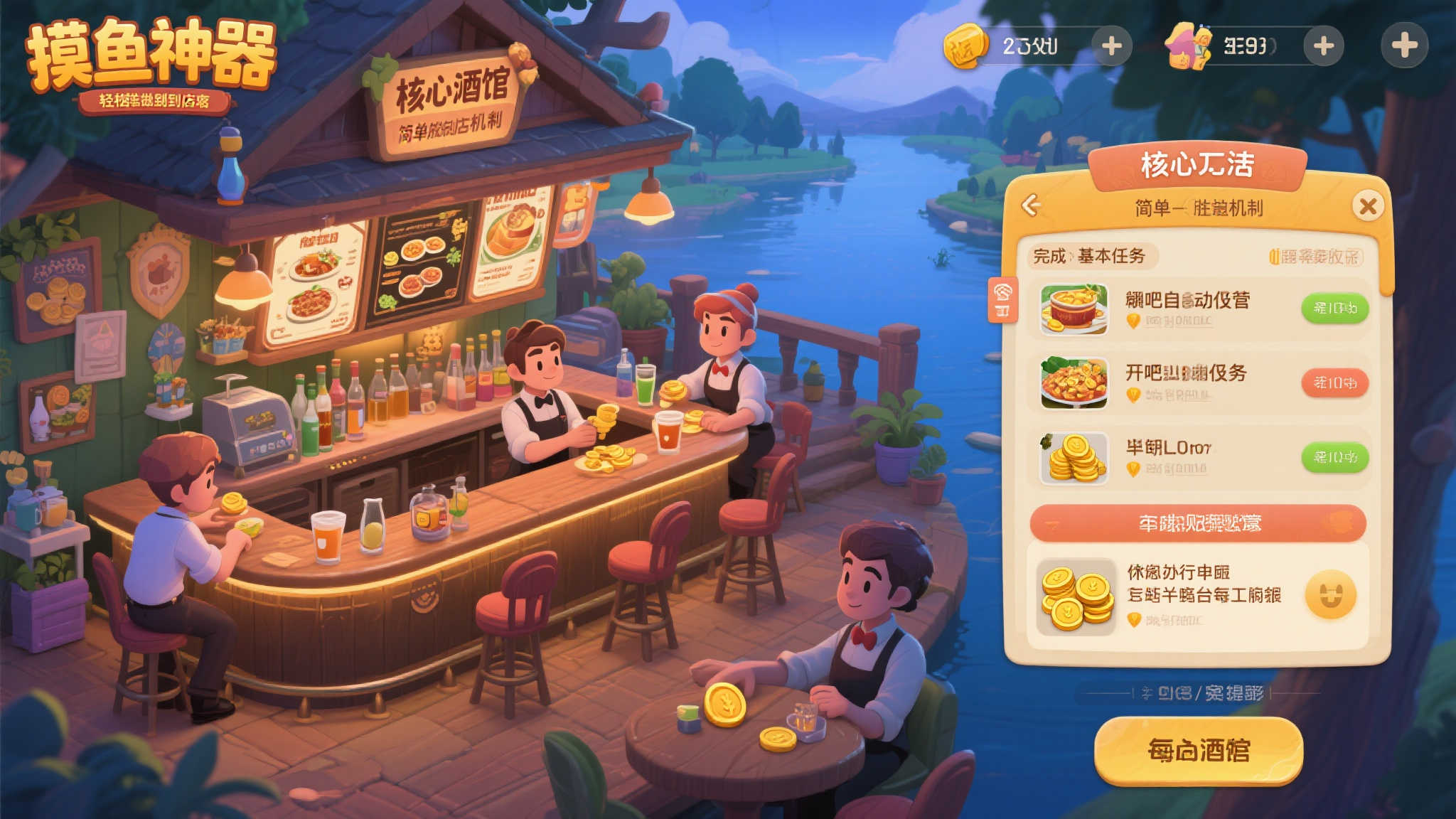
Task: Click the pink house currency icon
Action: click(1188, 46)
